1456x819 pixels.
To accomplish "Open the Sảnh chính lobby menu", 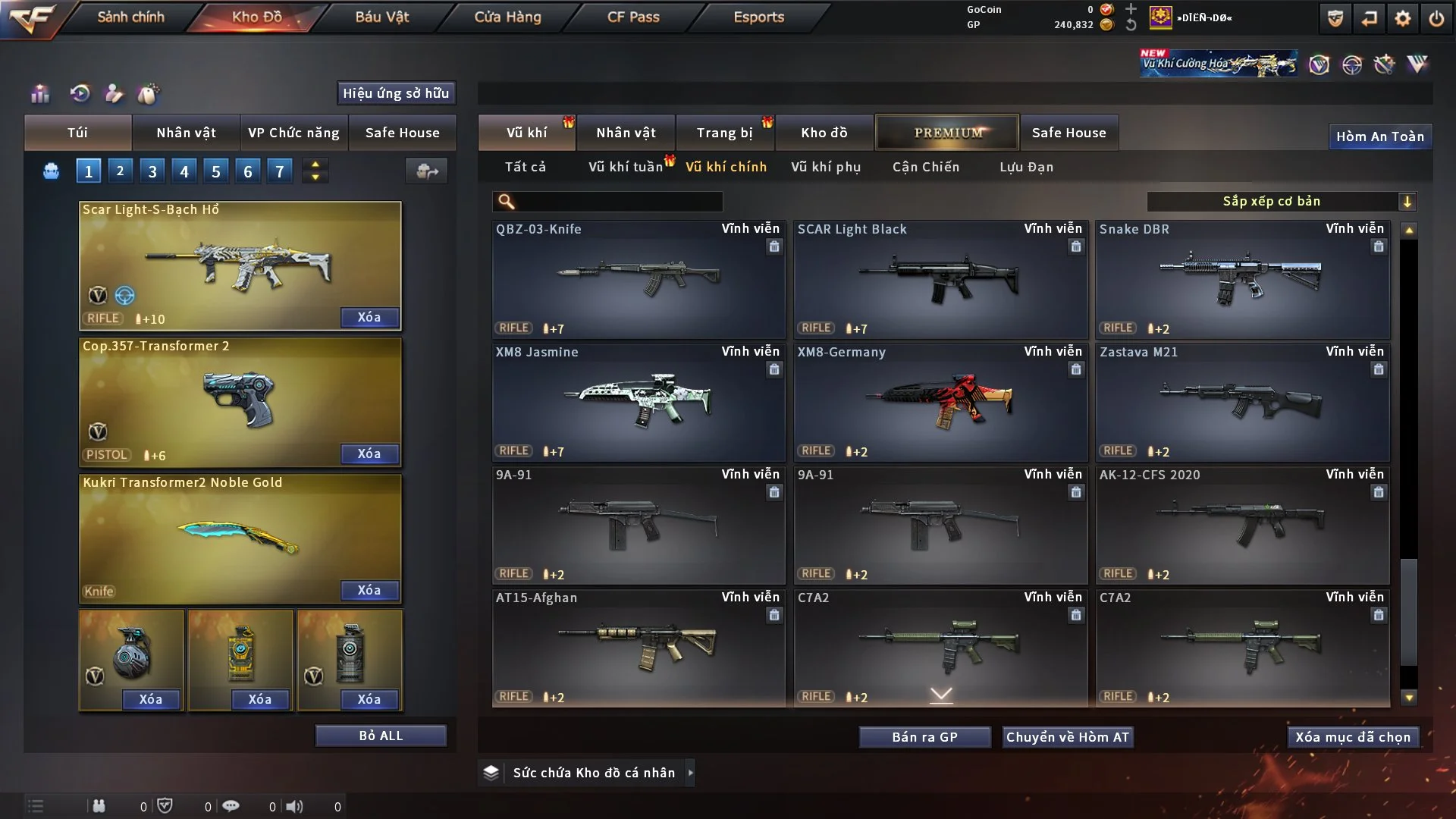I will pos(130,17).
